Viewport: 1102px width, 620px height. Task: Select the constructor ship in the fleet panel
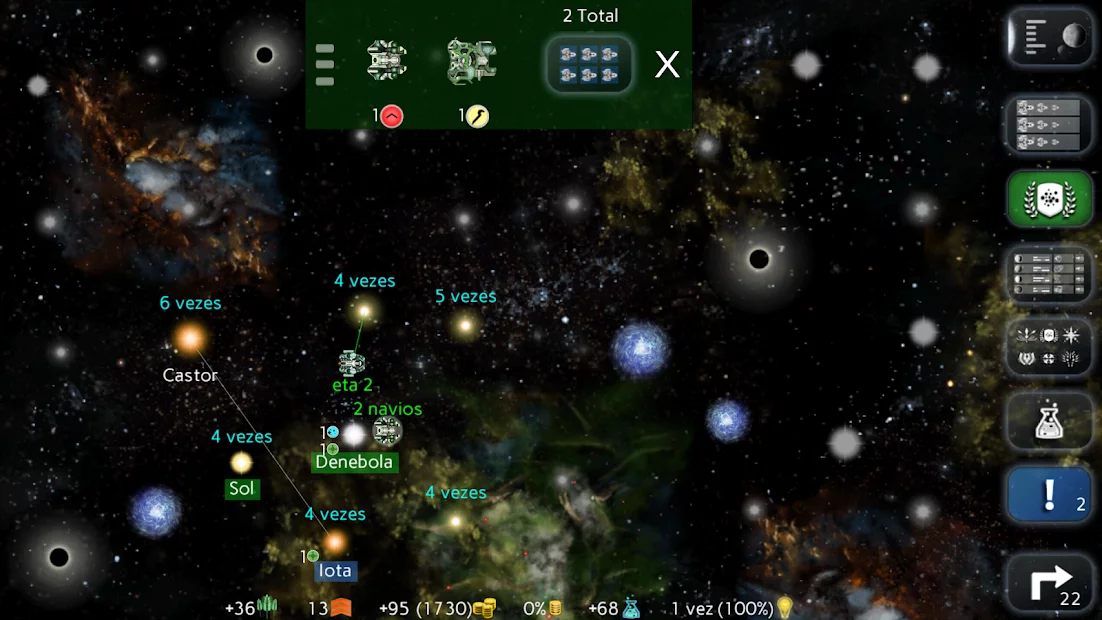pyautogui.click(x=472, y=61)
